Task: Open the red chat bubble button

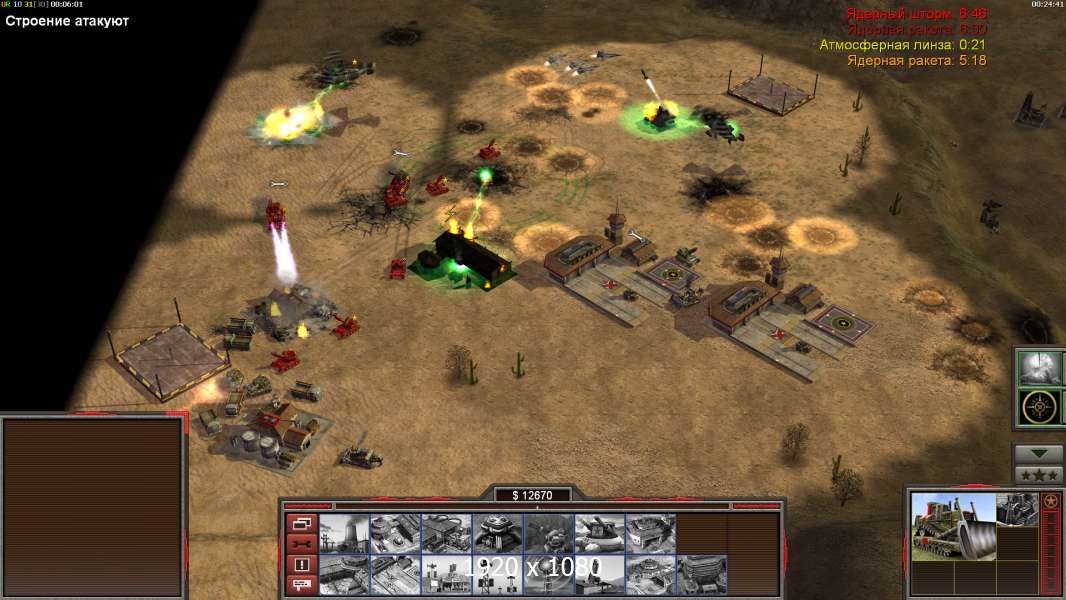Action: (x=301, y=584)
